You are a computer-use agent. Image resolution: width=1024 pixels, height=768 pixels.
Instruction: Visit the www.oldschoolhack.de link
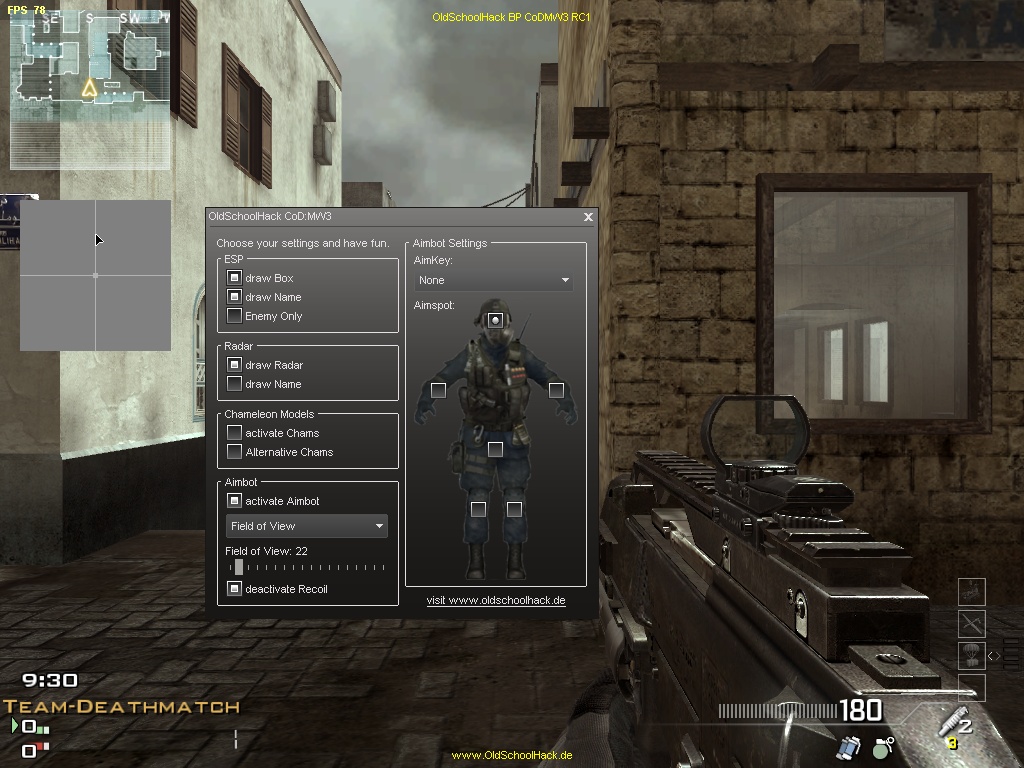pos(496,600)
